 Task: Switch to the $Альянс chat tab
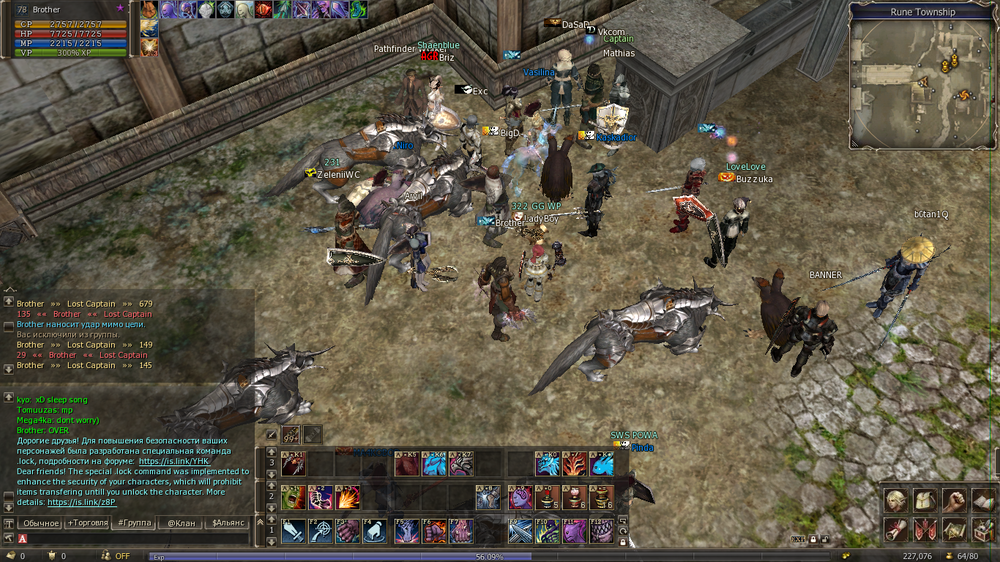click(x=228, y=523)
